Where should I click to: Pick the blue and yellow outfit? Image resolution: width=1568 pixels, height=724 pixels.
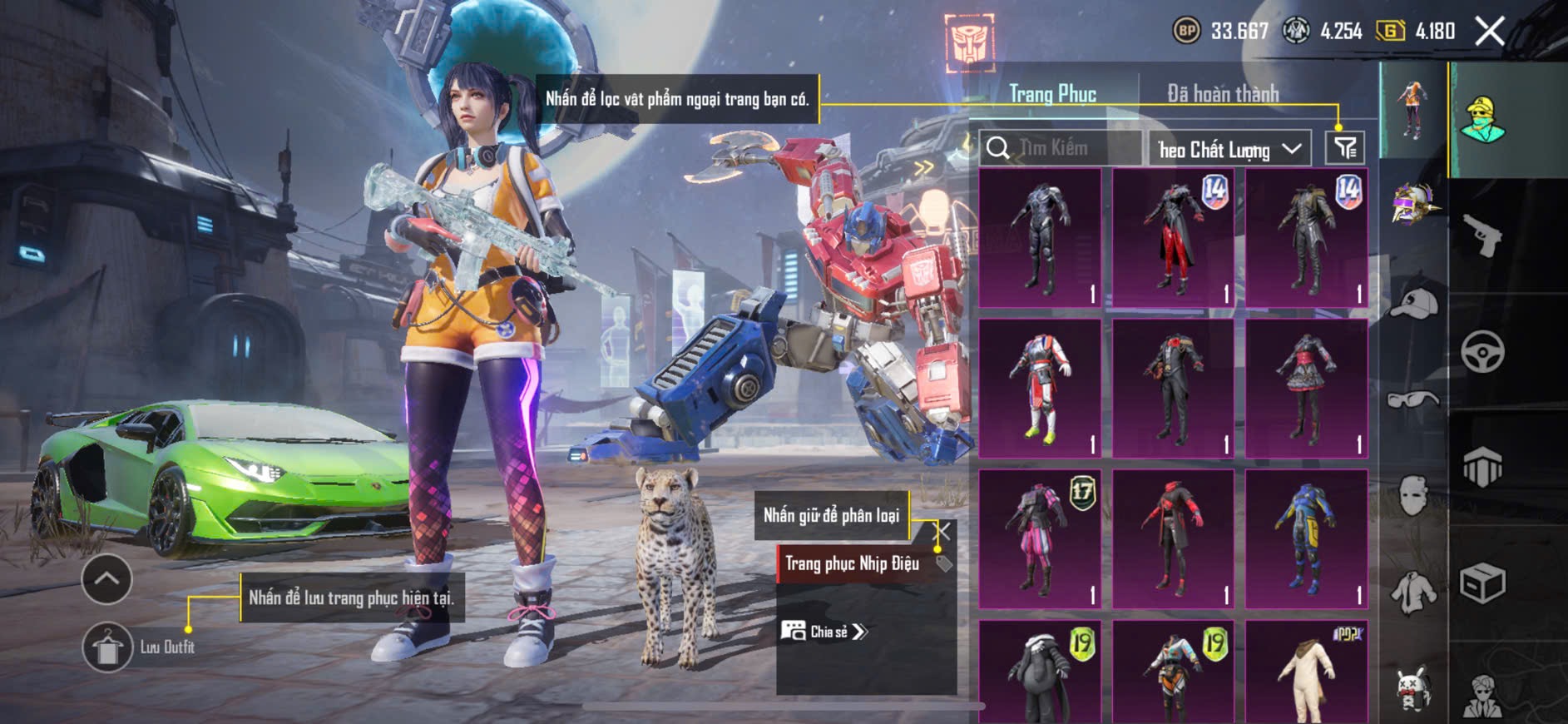[x=1306, y=538]
